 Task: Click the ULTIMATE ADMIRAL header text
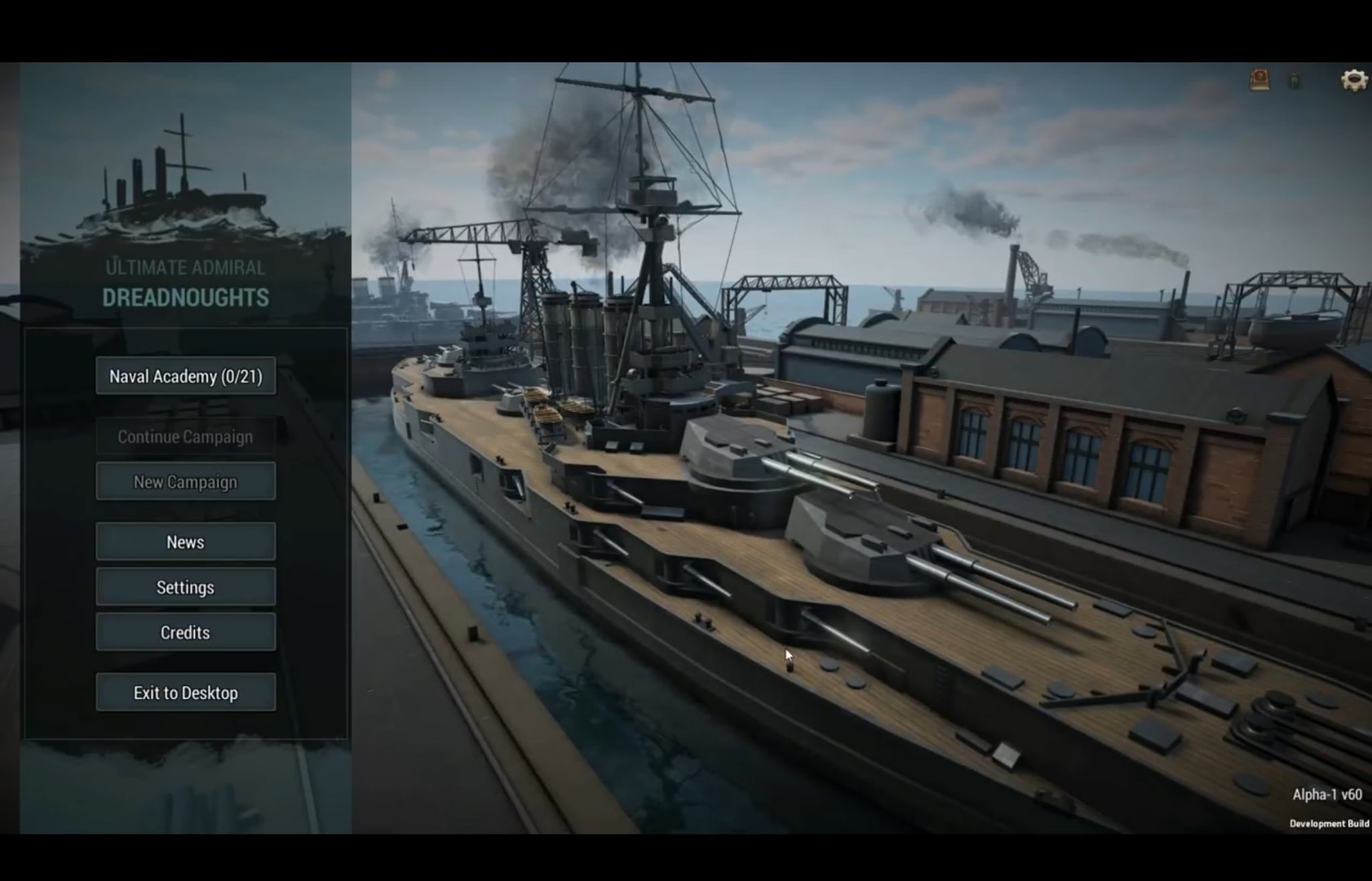tap(185, 267)
